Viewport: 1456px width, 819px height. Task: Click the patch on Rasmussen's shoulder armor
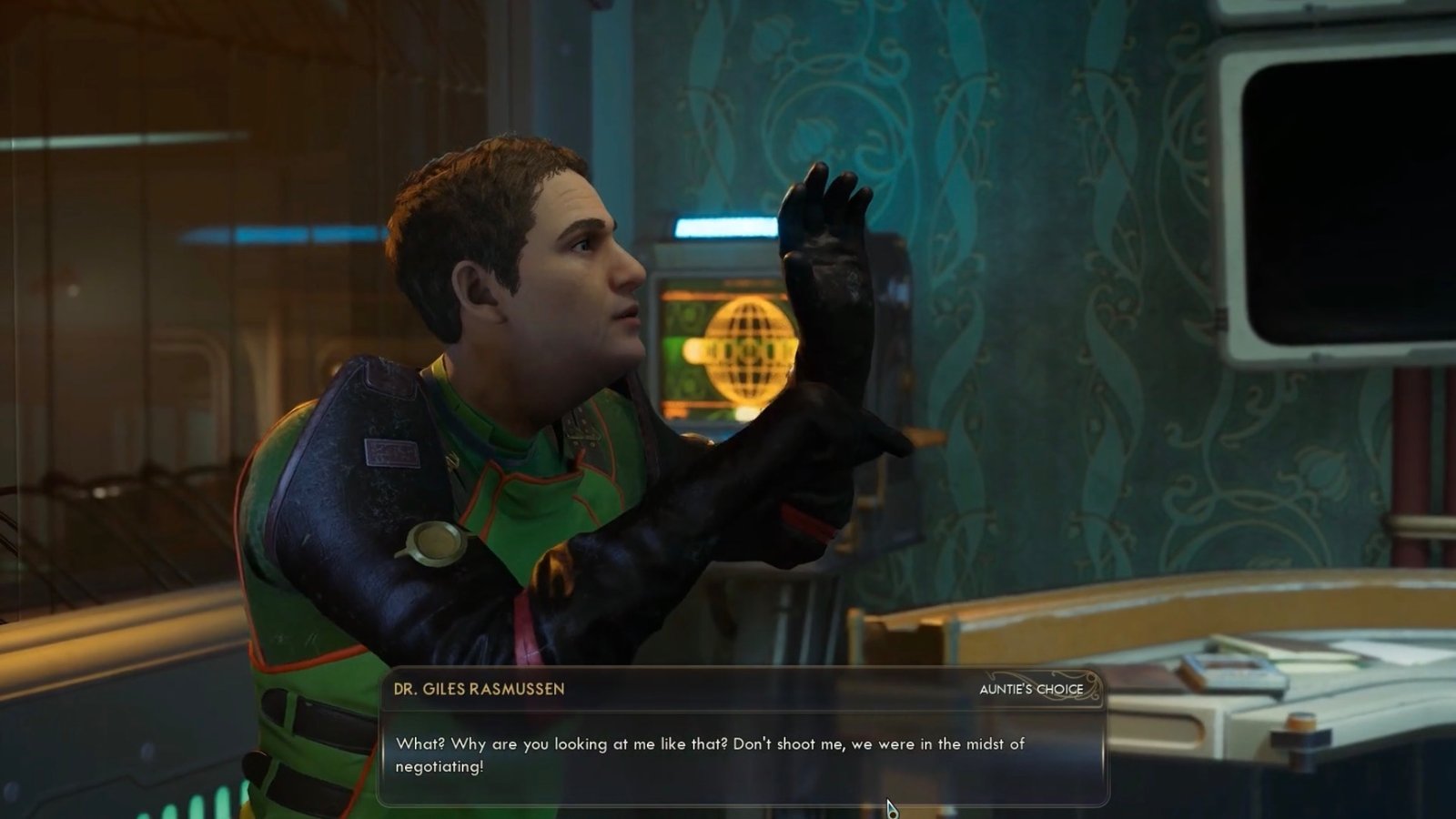click(391, 452)
